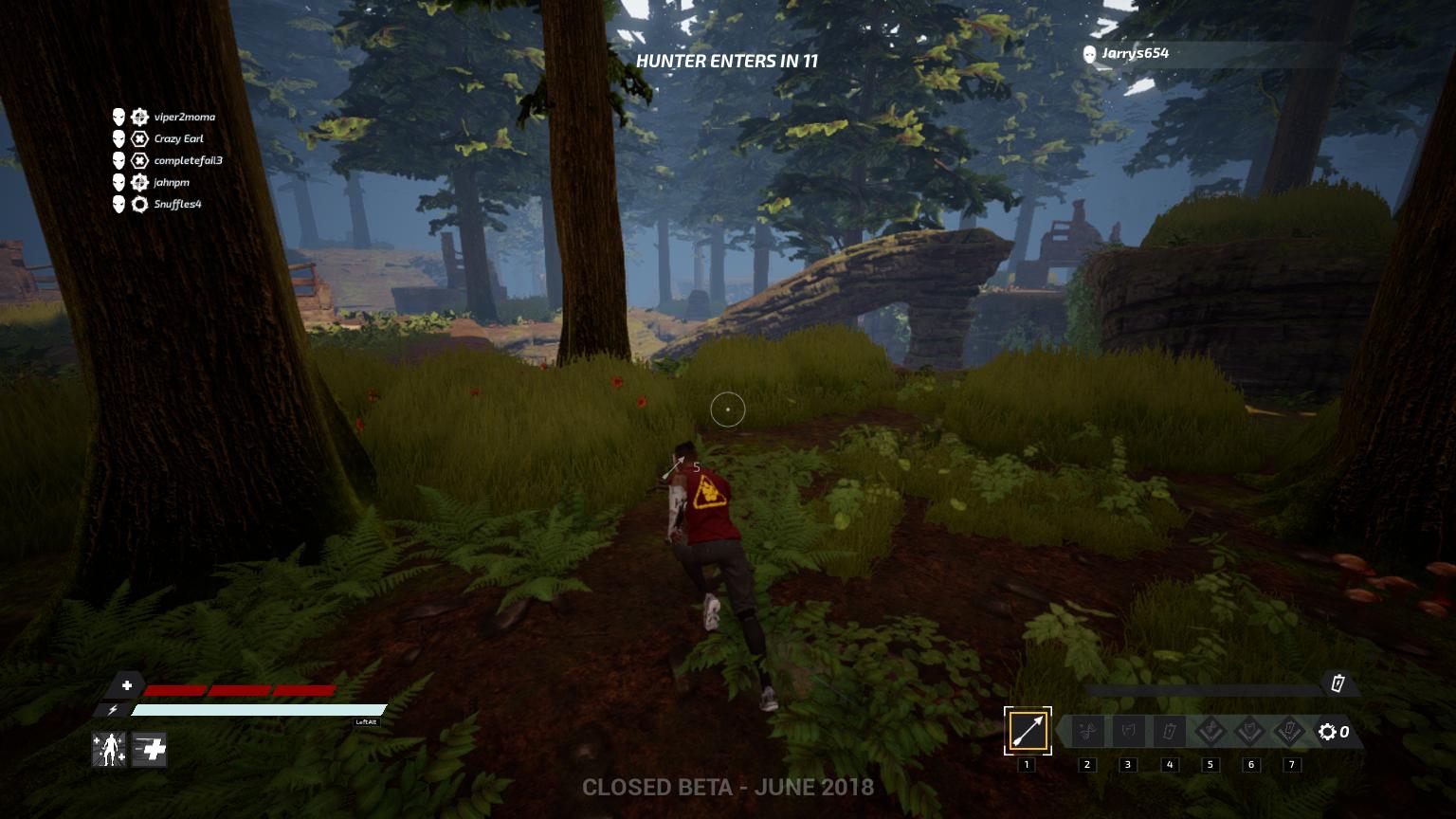The height and width of the screenshot is (819, 1456).
Task: Click completefail3's hexagon status badge
Action: tap(138, 161)
